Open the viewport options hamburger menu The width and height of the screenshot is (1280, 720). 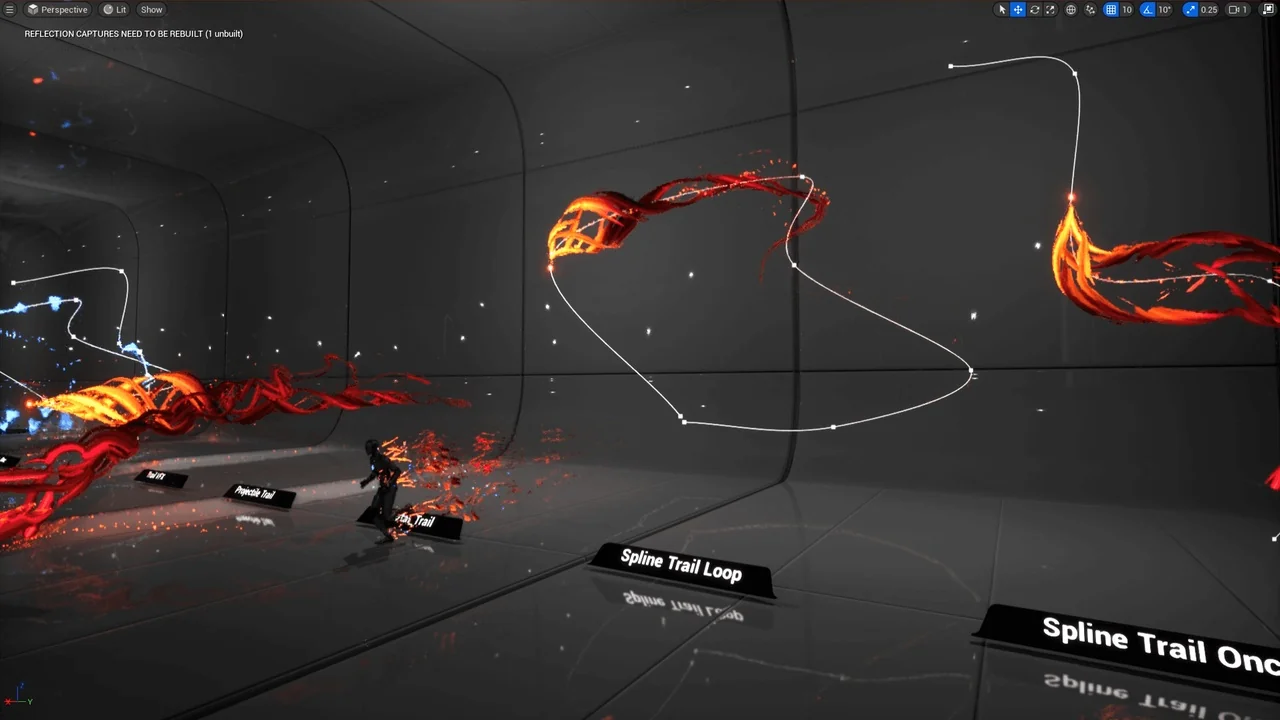point(10,9)
